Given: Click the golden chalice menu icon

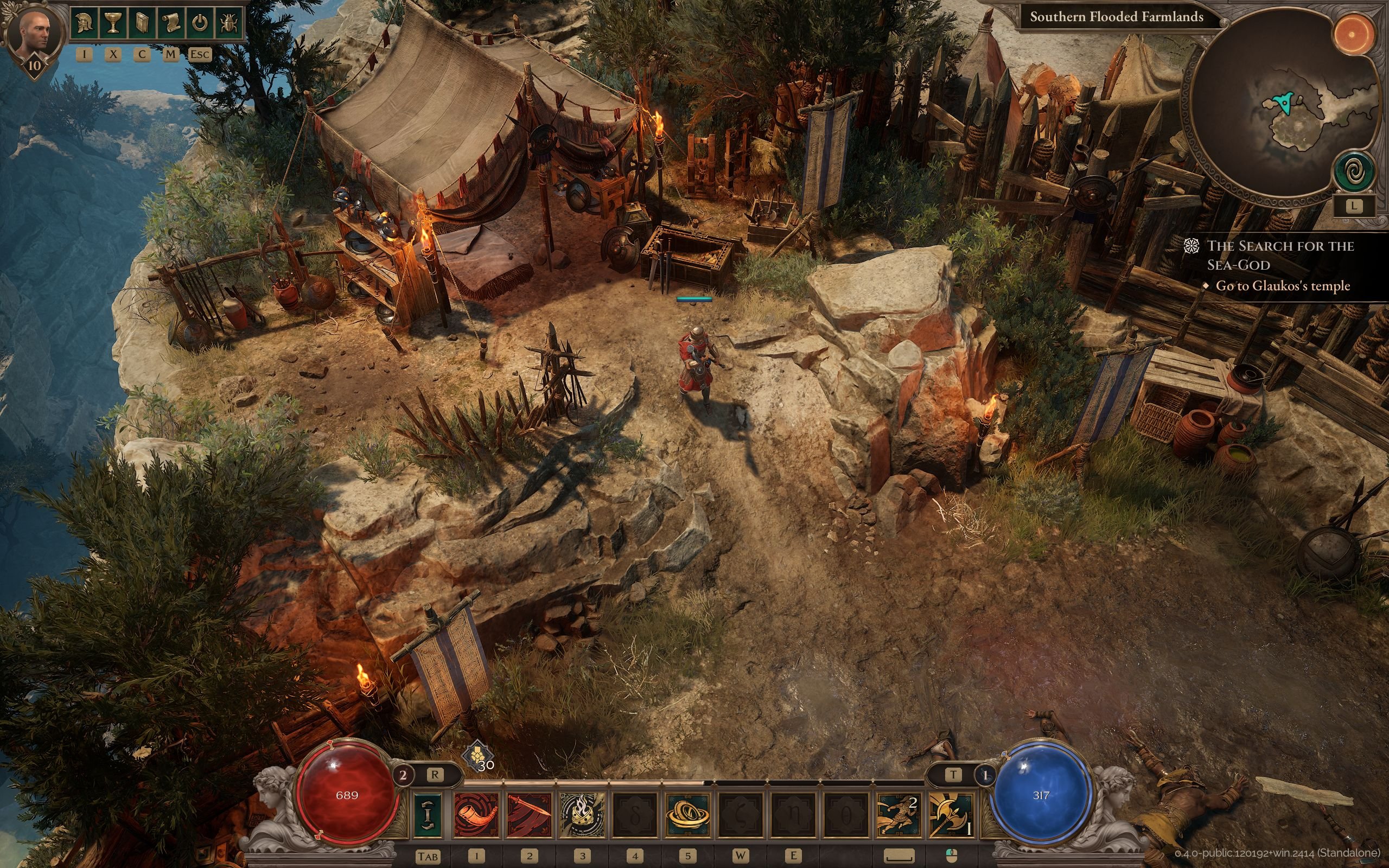Looking at the screenshot, I should [113, 23].
